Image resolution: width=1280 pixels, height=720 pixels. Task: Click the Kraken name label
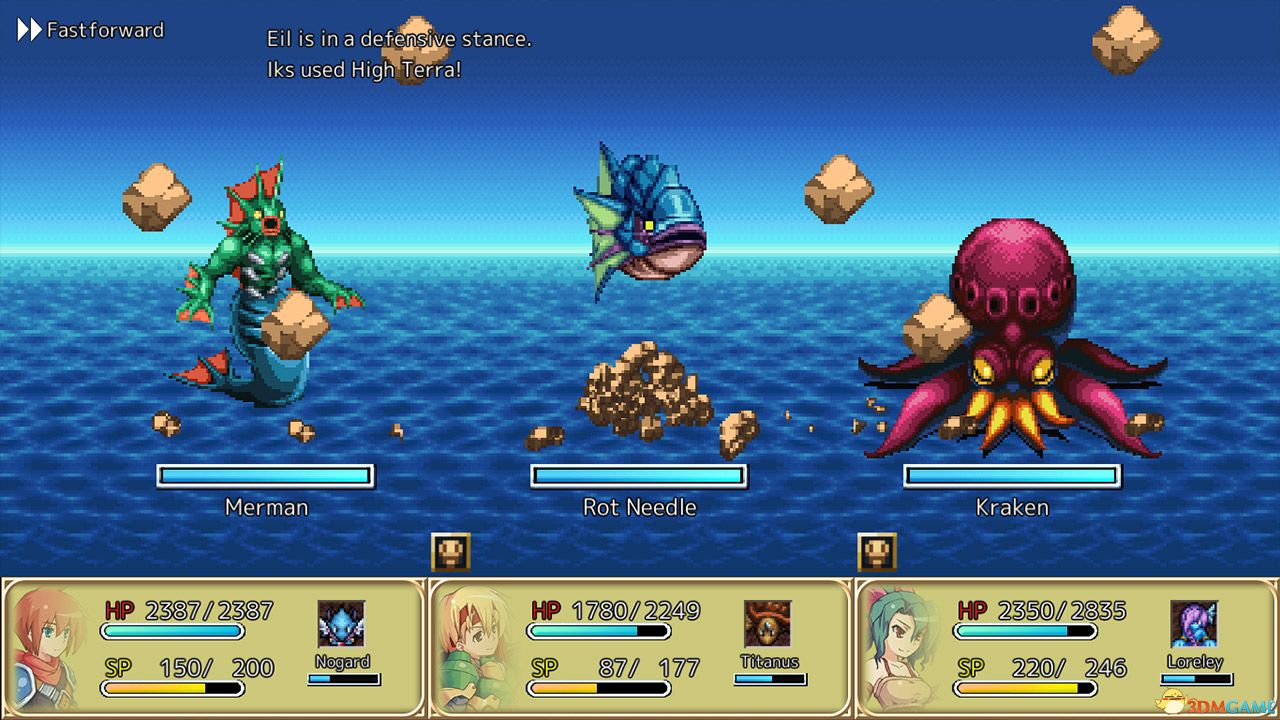(x=1013, y=507)
